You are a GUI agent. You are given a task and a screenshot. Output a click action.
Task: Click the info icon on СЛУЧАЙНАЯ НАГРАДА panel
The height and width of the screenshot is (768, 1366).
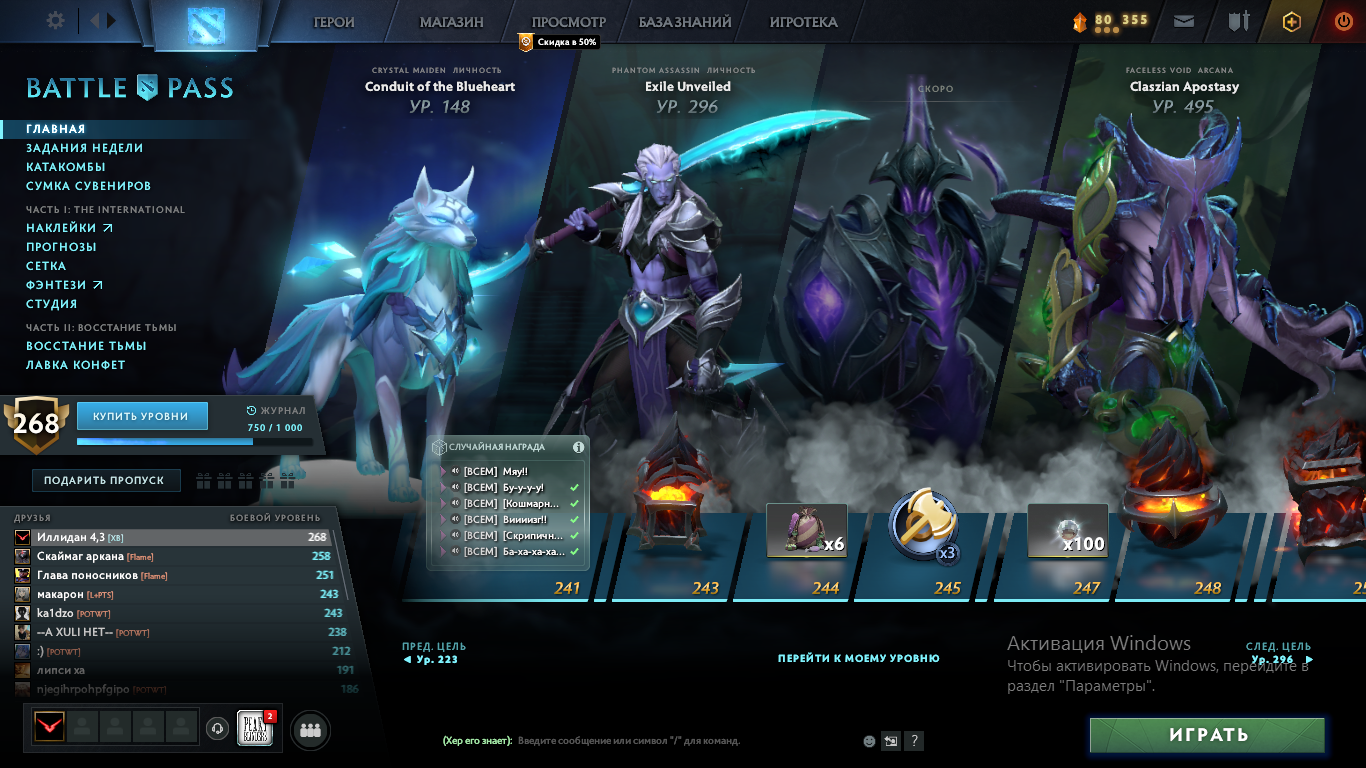coord(578,447)
